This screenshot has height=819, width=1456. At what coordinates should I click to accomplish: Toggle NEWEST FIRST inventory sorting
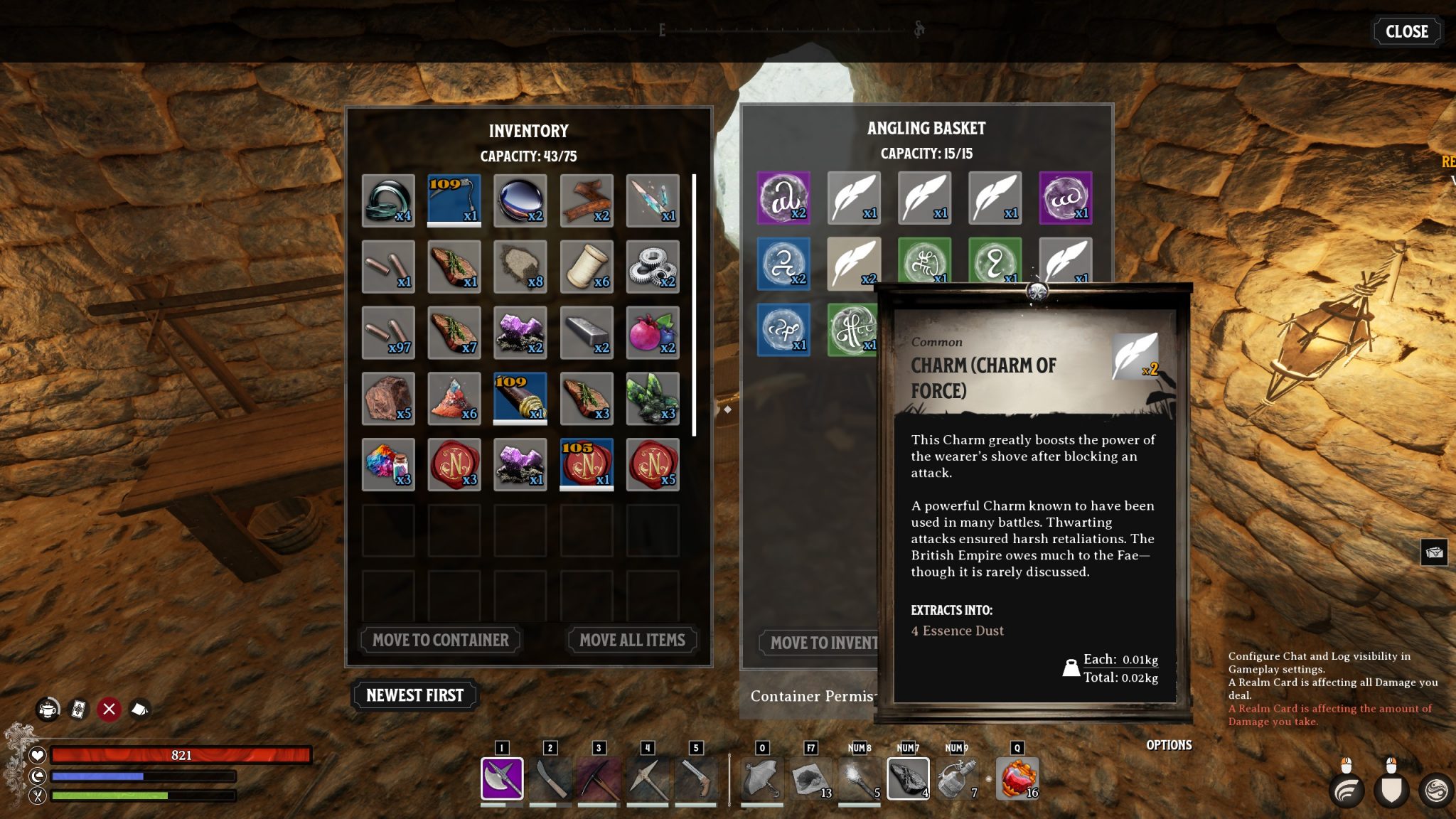(414, 695)
